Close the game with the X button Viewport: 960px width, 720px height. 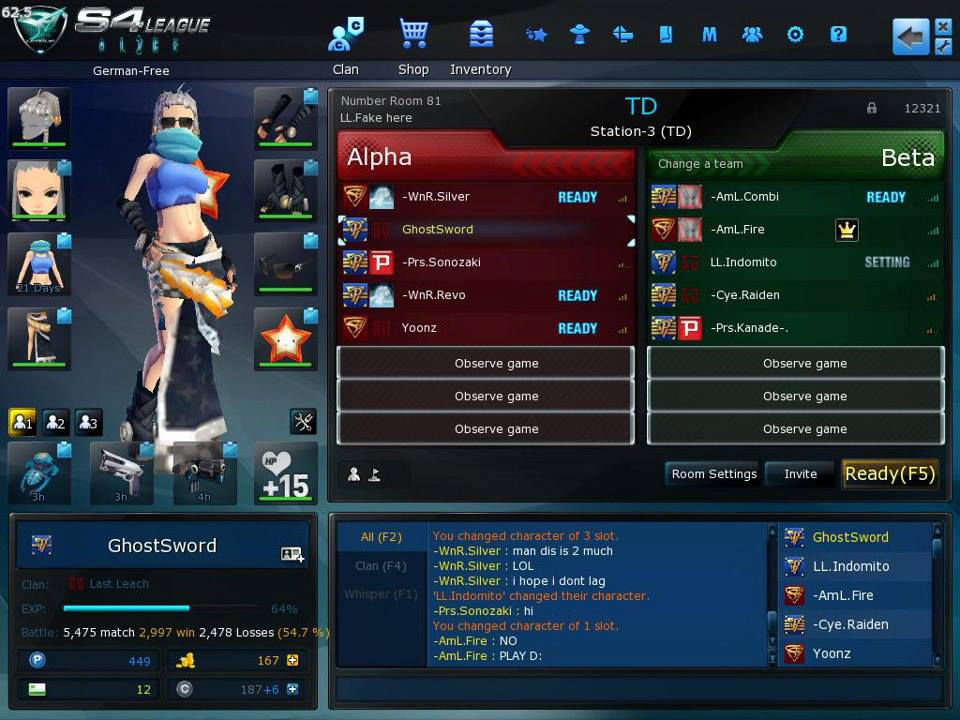click(x=943, y=26)
